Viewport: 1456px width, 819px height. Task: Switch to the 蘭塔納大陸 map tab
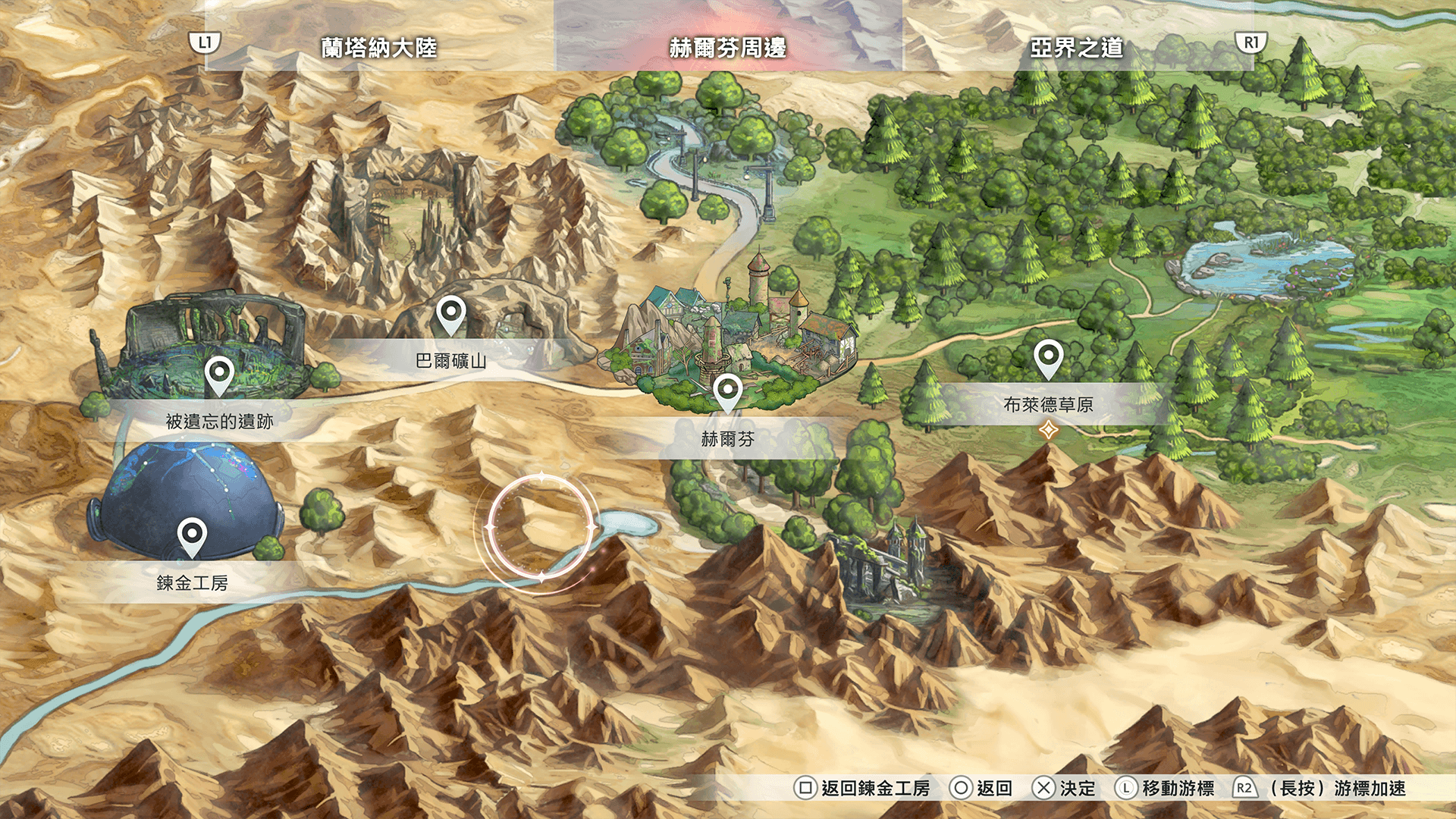click(x=378, y=48)
